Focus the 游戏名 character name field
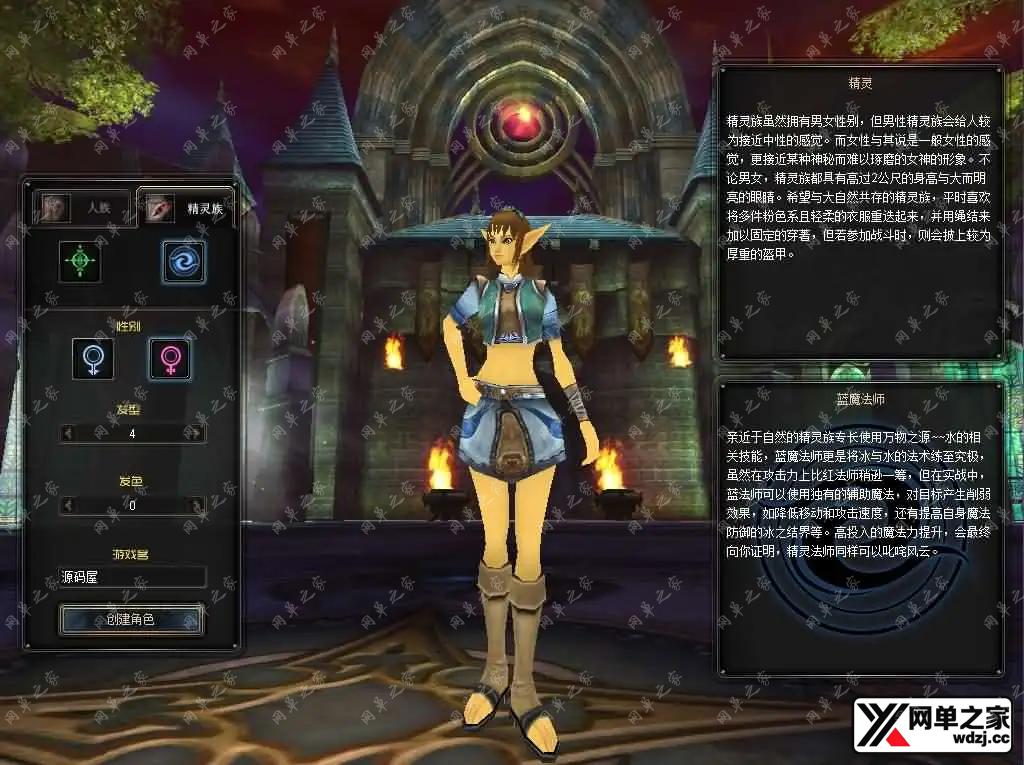The image size is (1024, 765). click(132, 577)
